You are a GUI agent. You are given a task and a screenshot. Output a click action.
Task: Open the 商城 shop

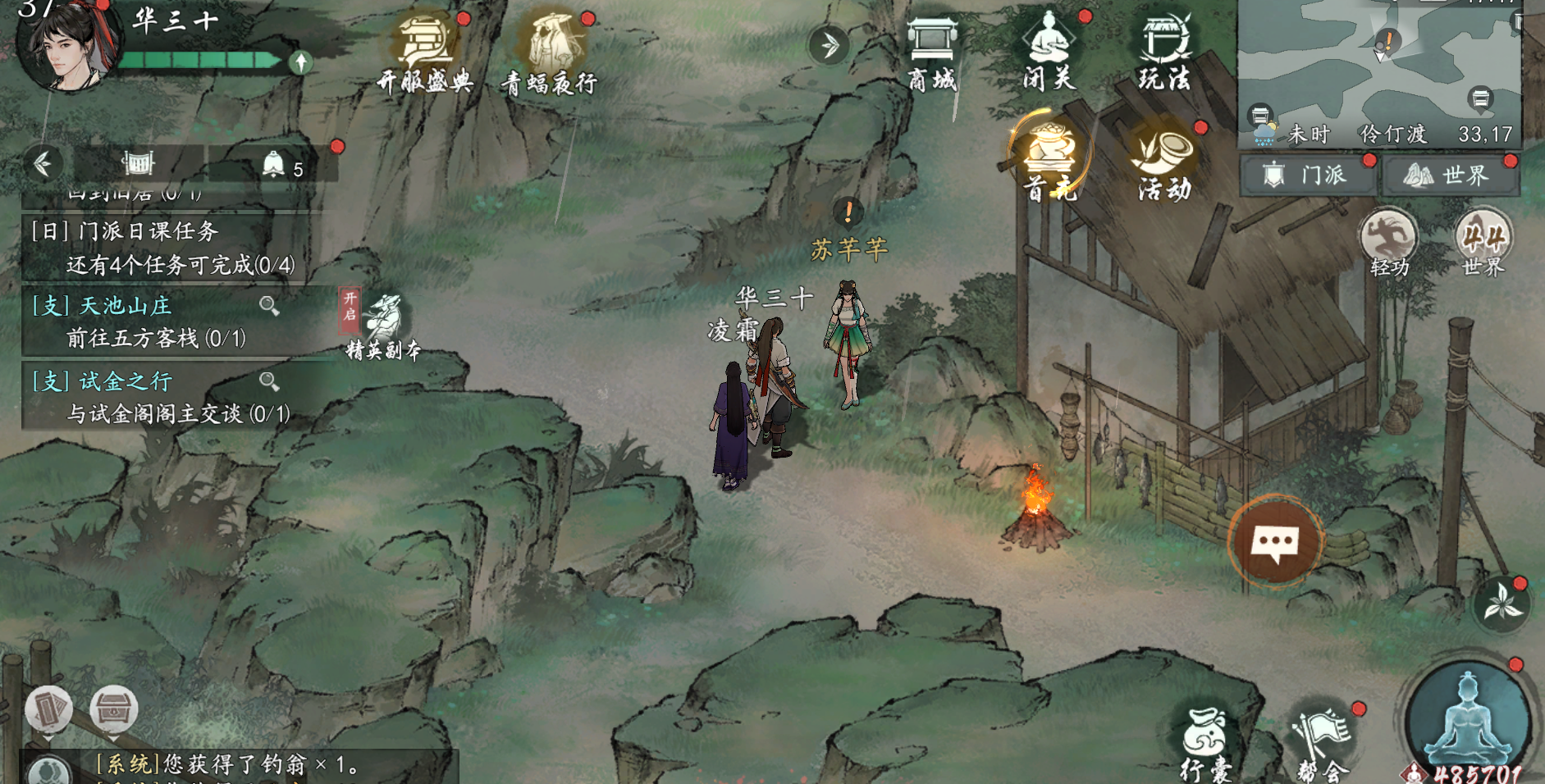933,49
